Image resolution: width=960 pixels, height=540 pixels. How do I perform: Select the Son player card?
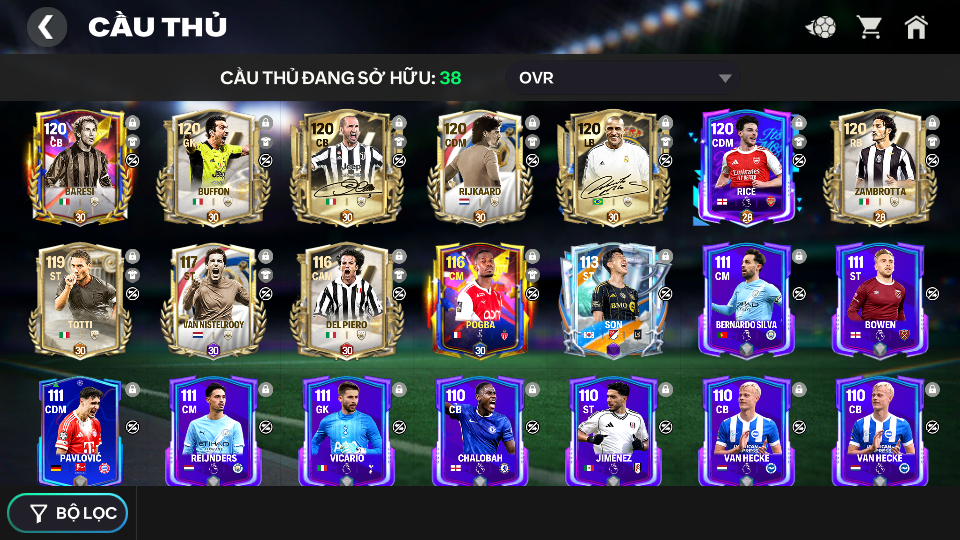point(613,300)
